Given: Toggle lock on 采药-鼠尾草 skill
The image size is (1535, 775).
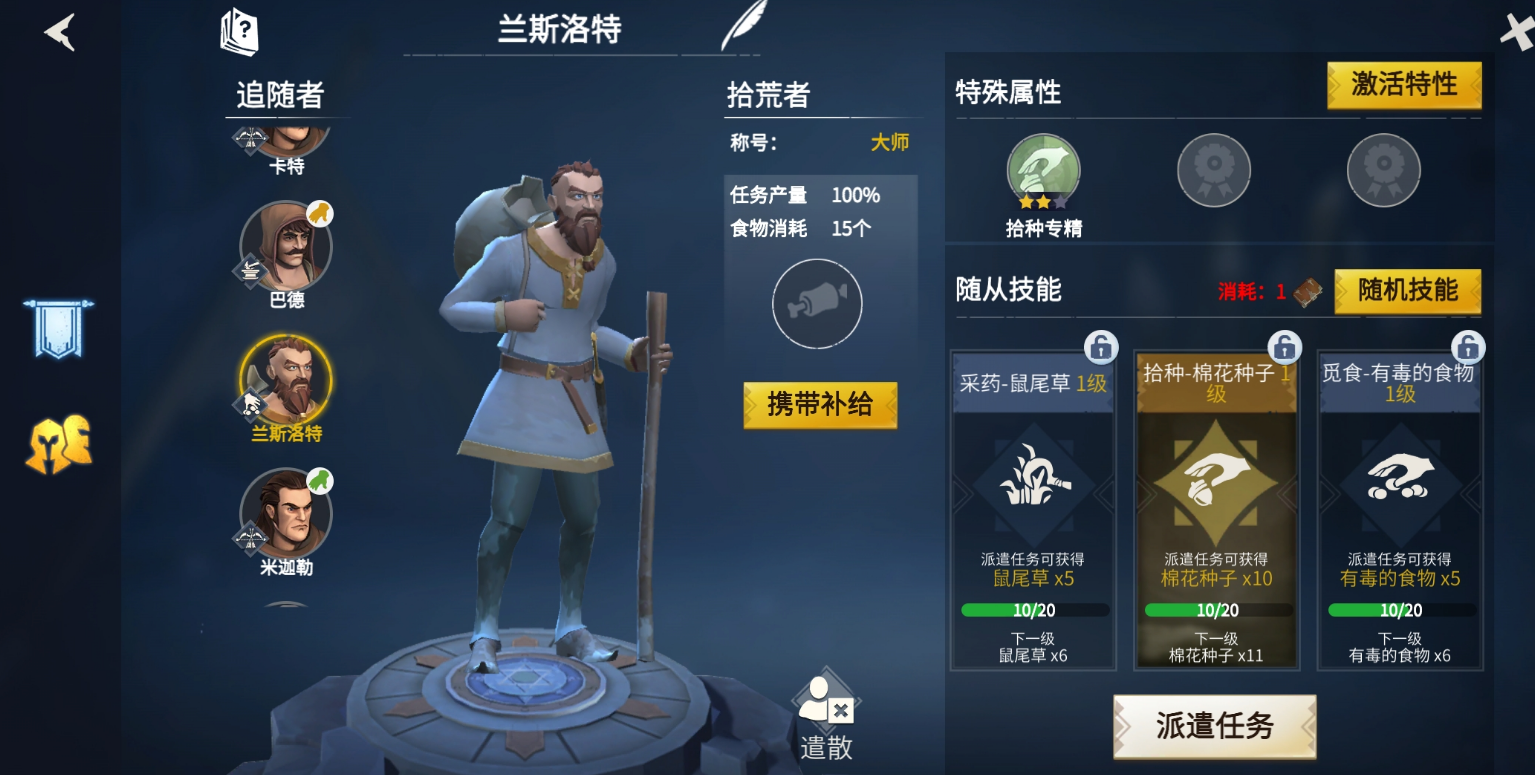Looking at the screenshot, I should coord(1100,347).
